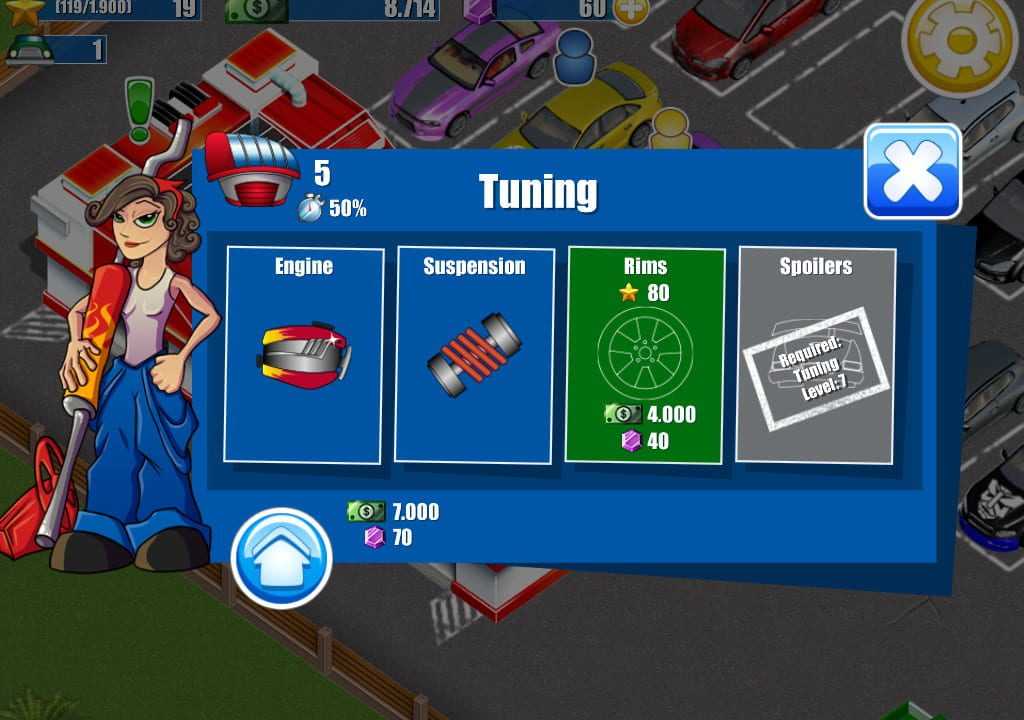Choose the Suspension tuning card
1024x720 pixels.
point(474,355)
